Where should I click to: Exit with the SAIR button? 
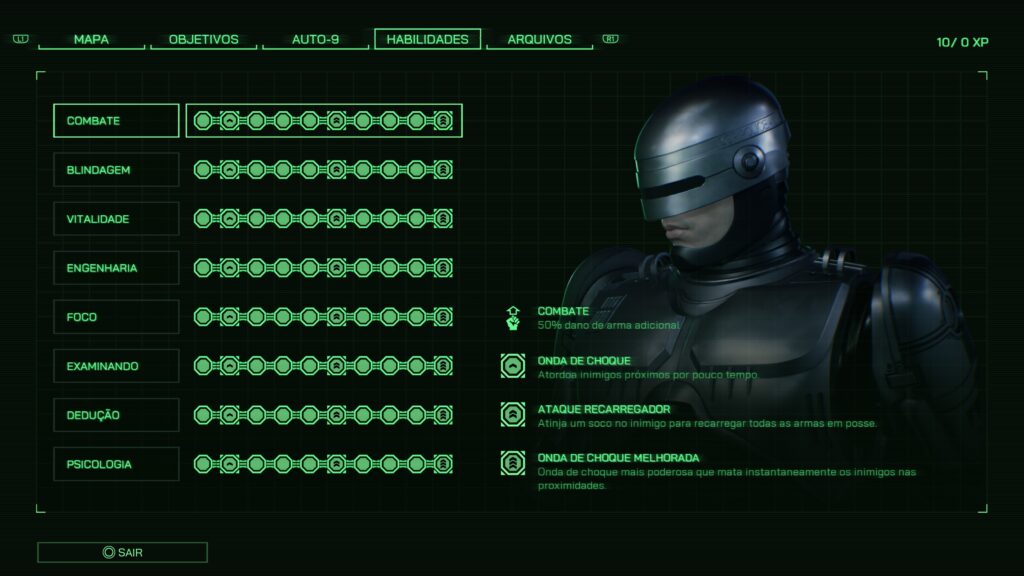coord(122,552)
